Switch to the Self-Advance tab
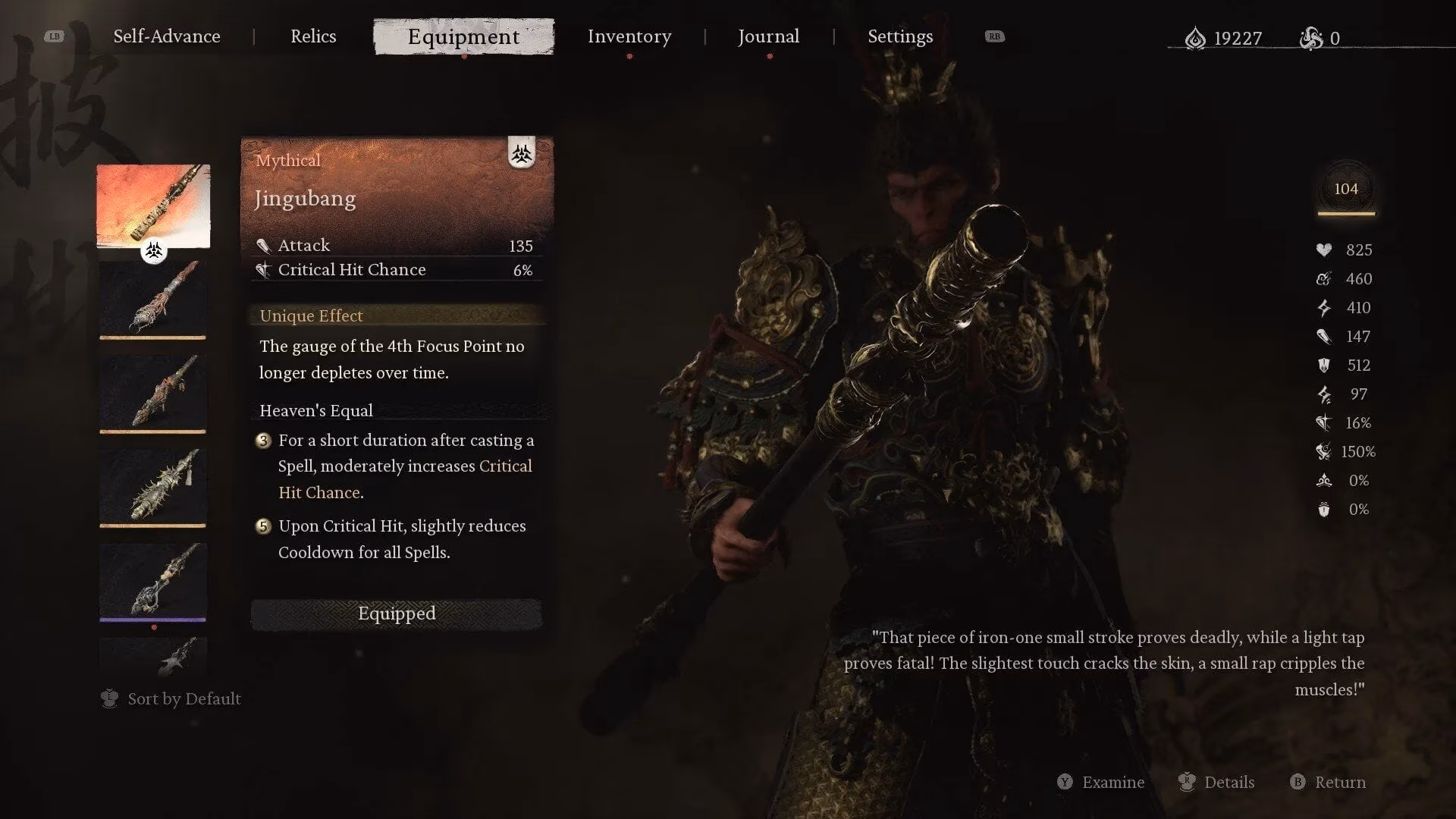Viewport: 1456px width, 819px height. click(x=167, y=36)
